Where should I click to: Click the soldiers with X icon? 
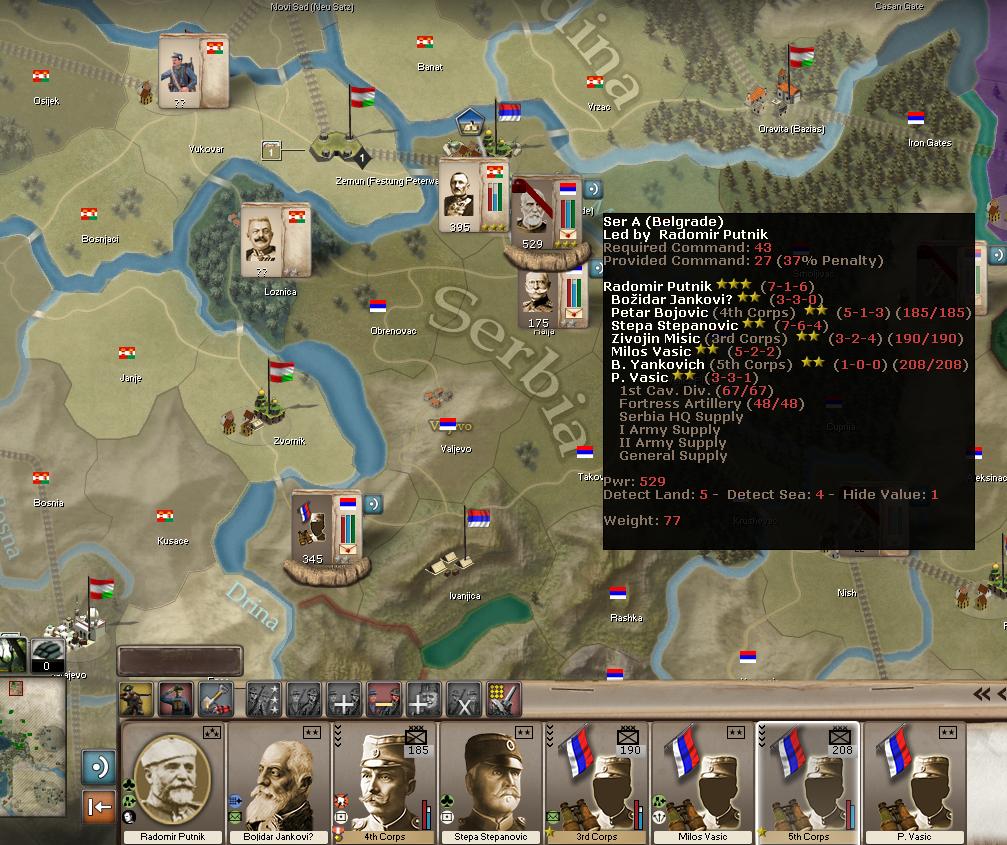coord(463,698)
